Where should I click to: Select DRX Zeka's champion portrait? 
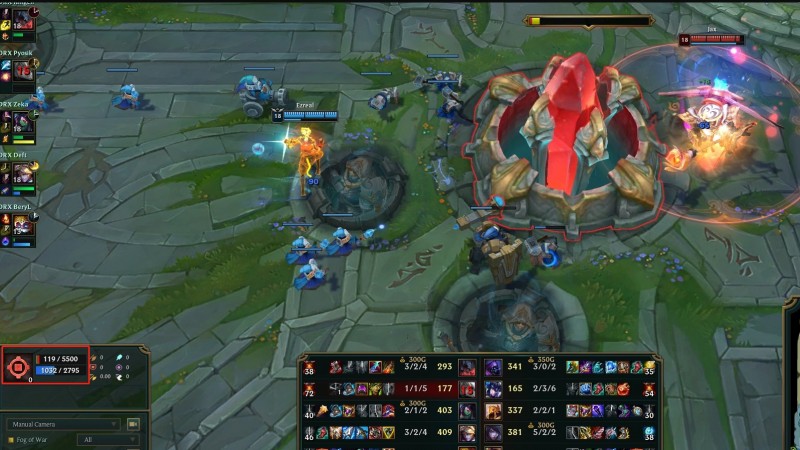click(x=22, y=125)
